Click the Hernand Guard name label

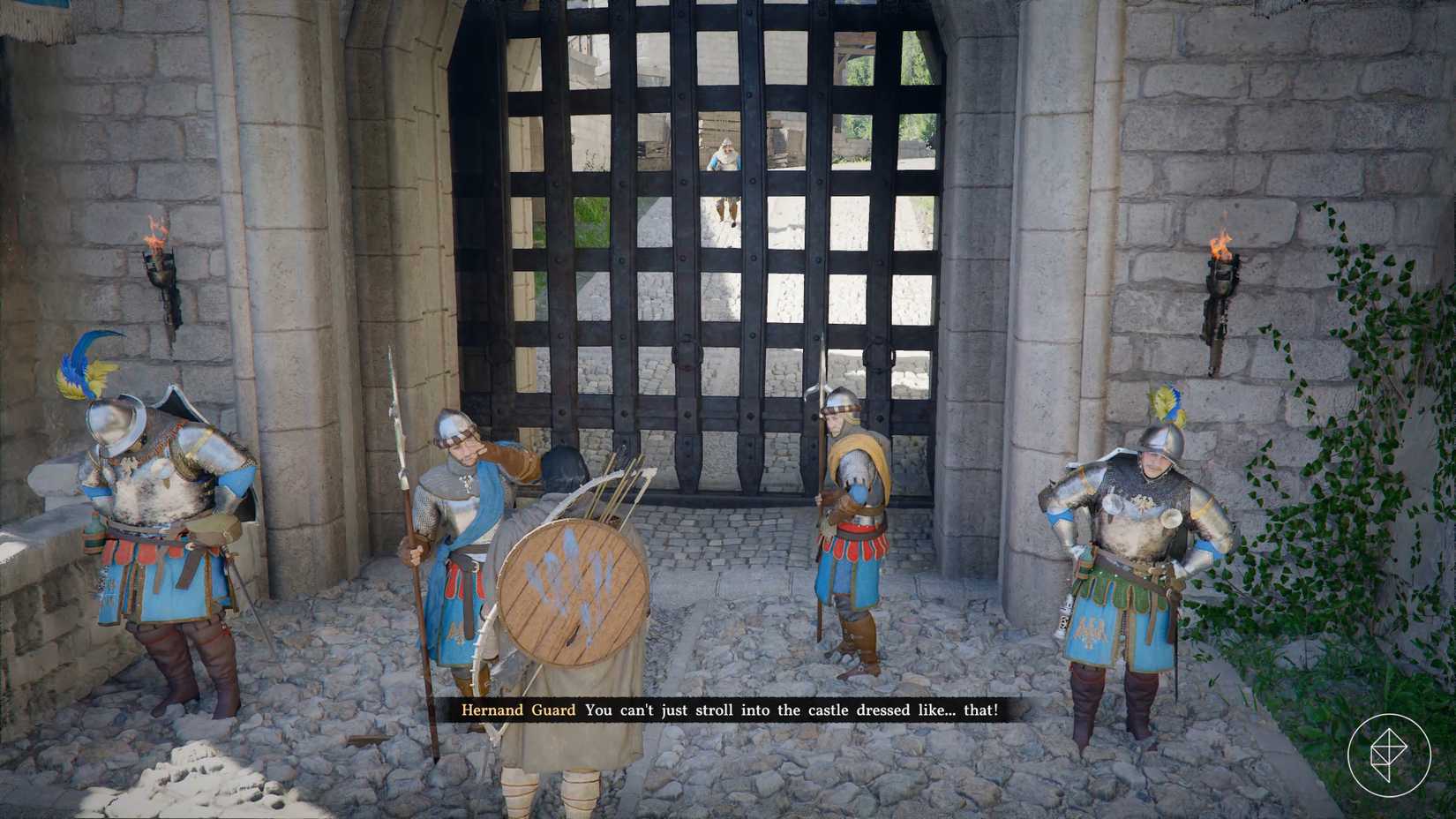pyautogui.click(x=517, y=710)
